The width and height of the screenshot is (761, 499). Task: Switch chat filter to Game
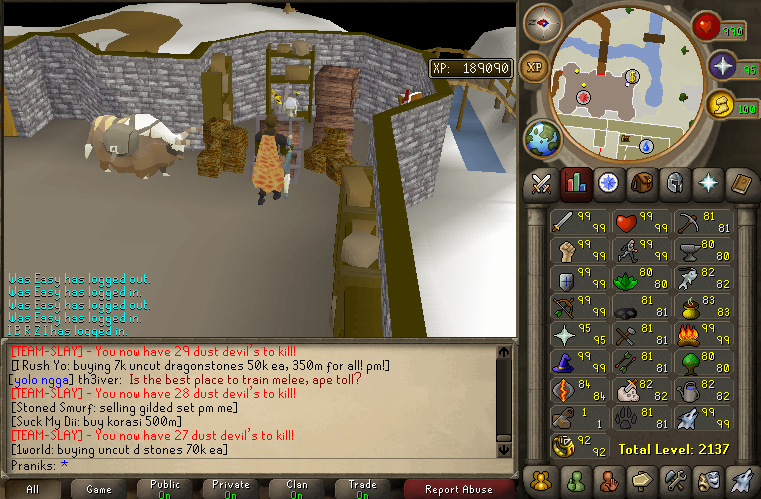pyautogui.click(x=99, y=489)
